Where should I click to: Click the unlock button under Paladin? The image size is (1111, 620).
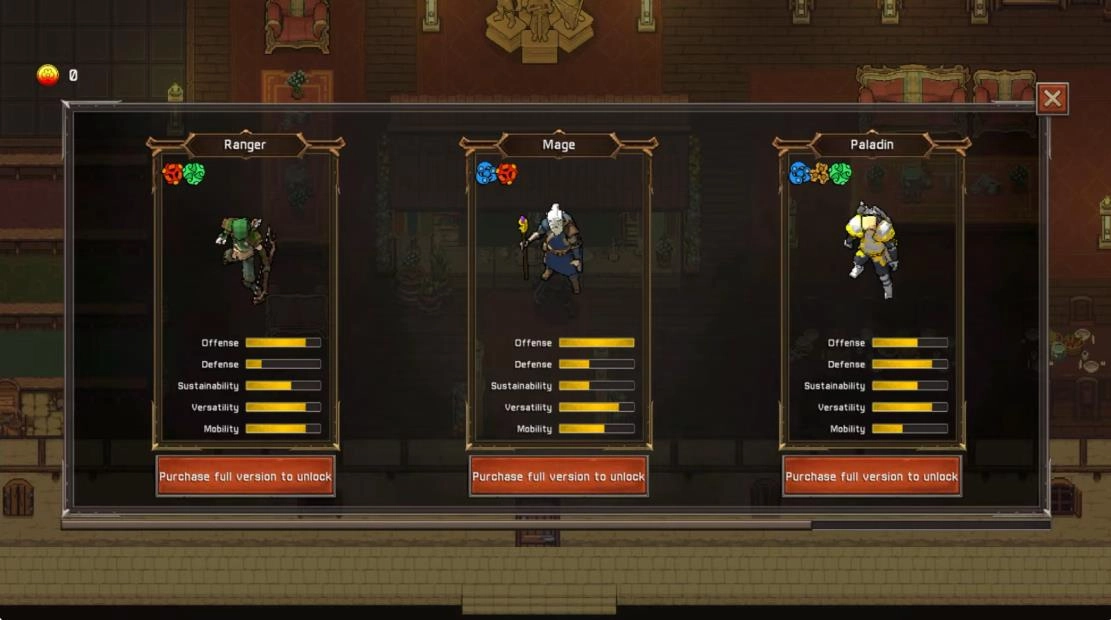pos(872,476)
